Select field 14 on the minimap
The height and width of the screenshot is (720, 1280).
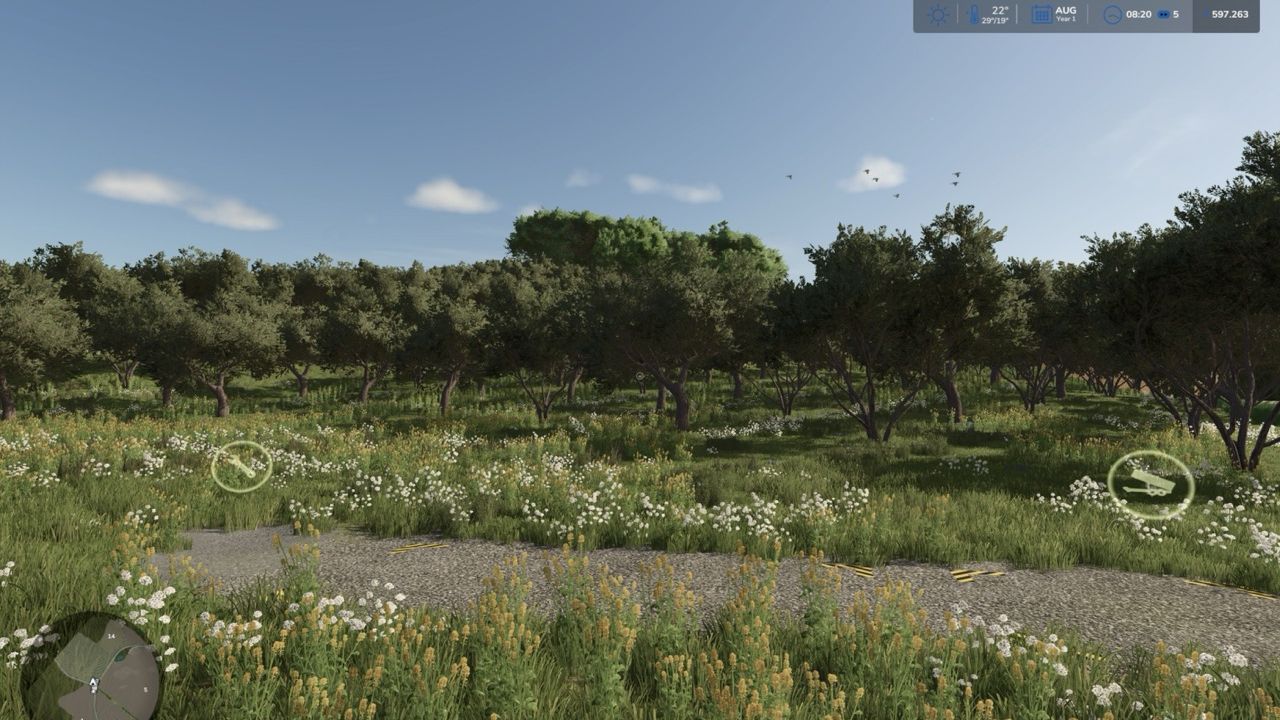pos(111,636)
